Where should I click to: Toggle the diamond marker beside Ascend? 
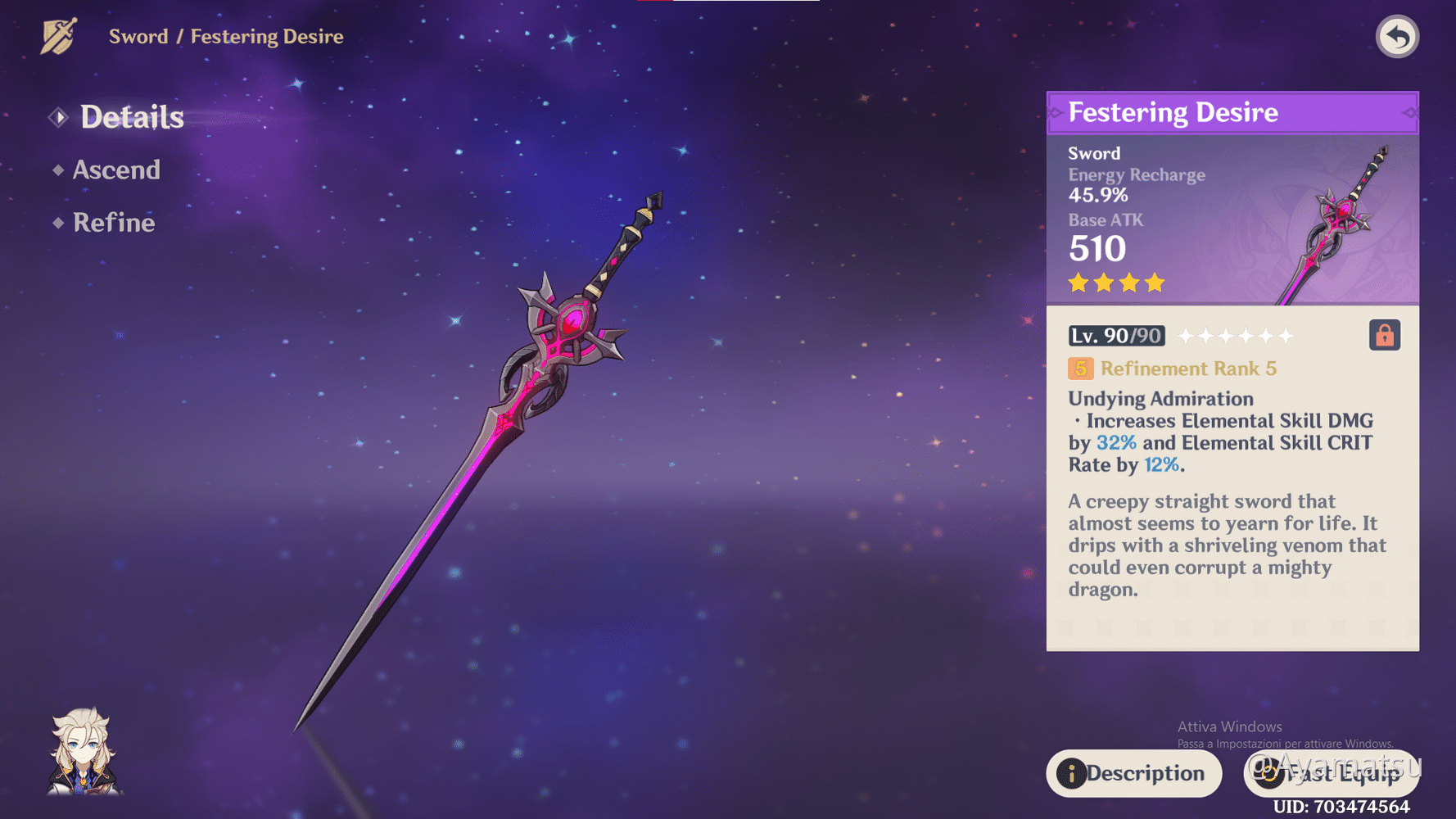click(57, 170)
